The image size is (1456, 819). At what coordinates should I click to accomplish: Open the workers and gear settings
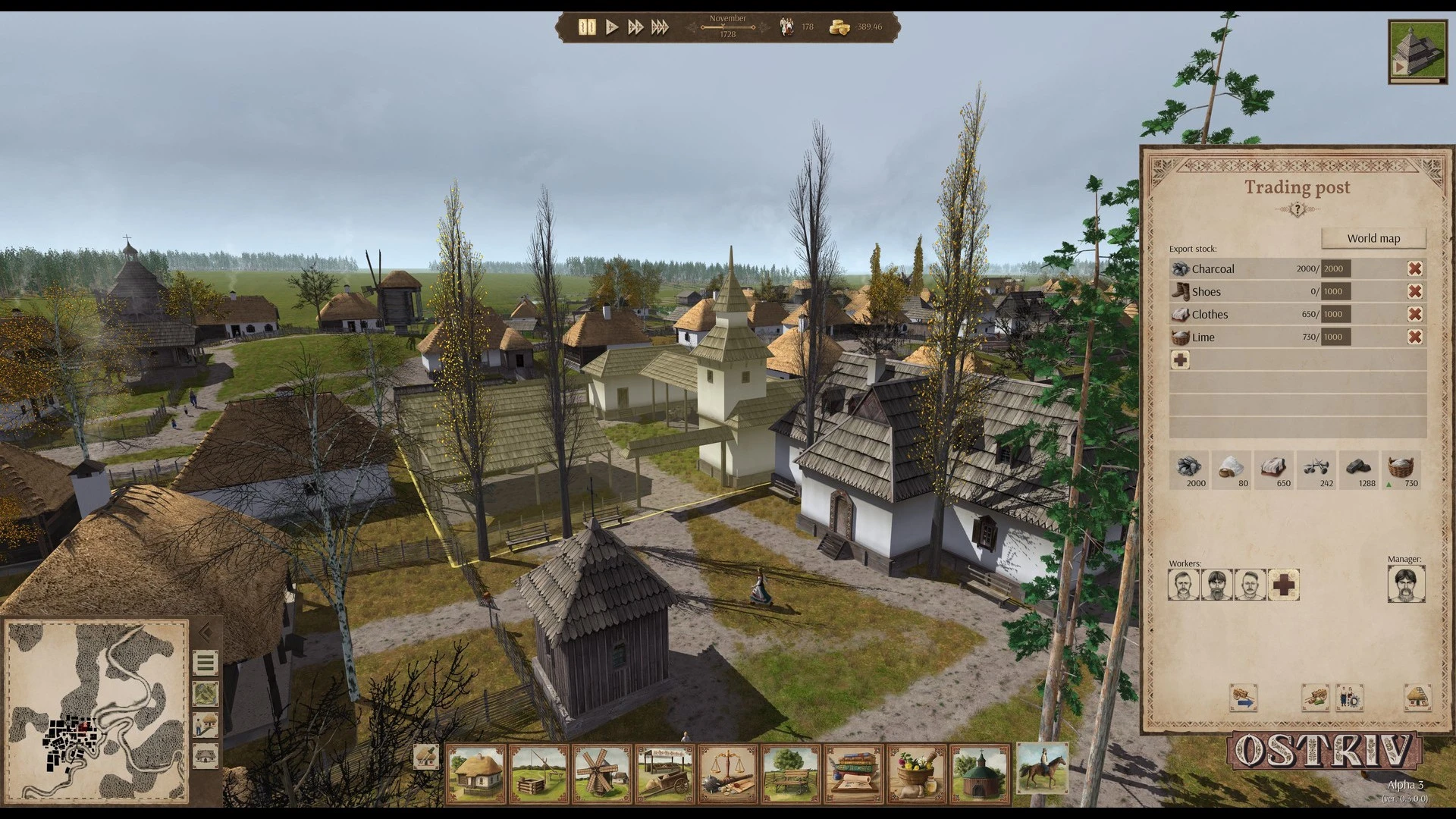click(x=1350, y=698)
